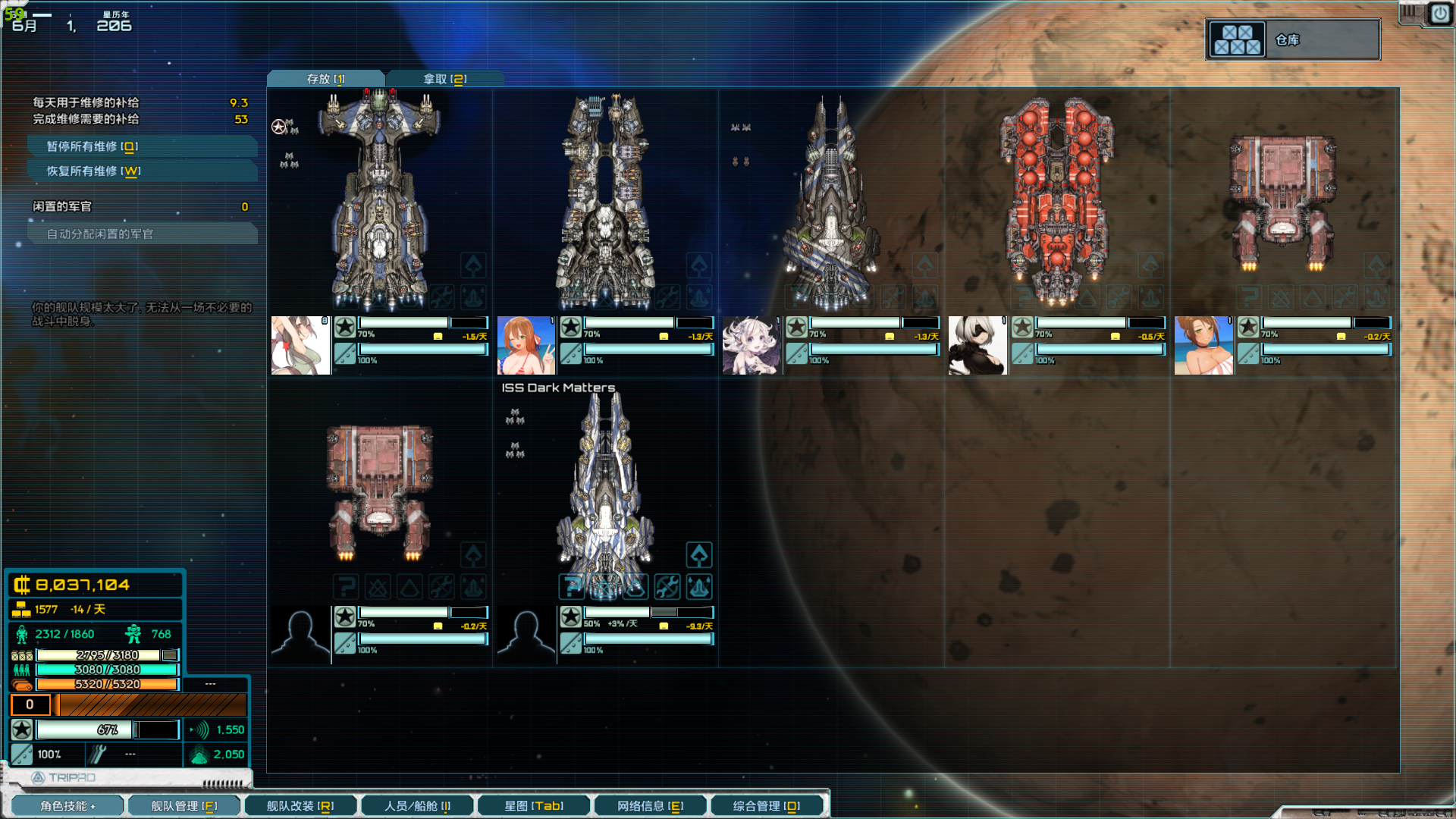Open the TRIPAD panel

pyautogui.click(x=64, y=777)
